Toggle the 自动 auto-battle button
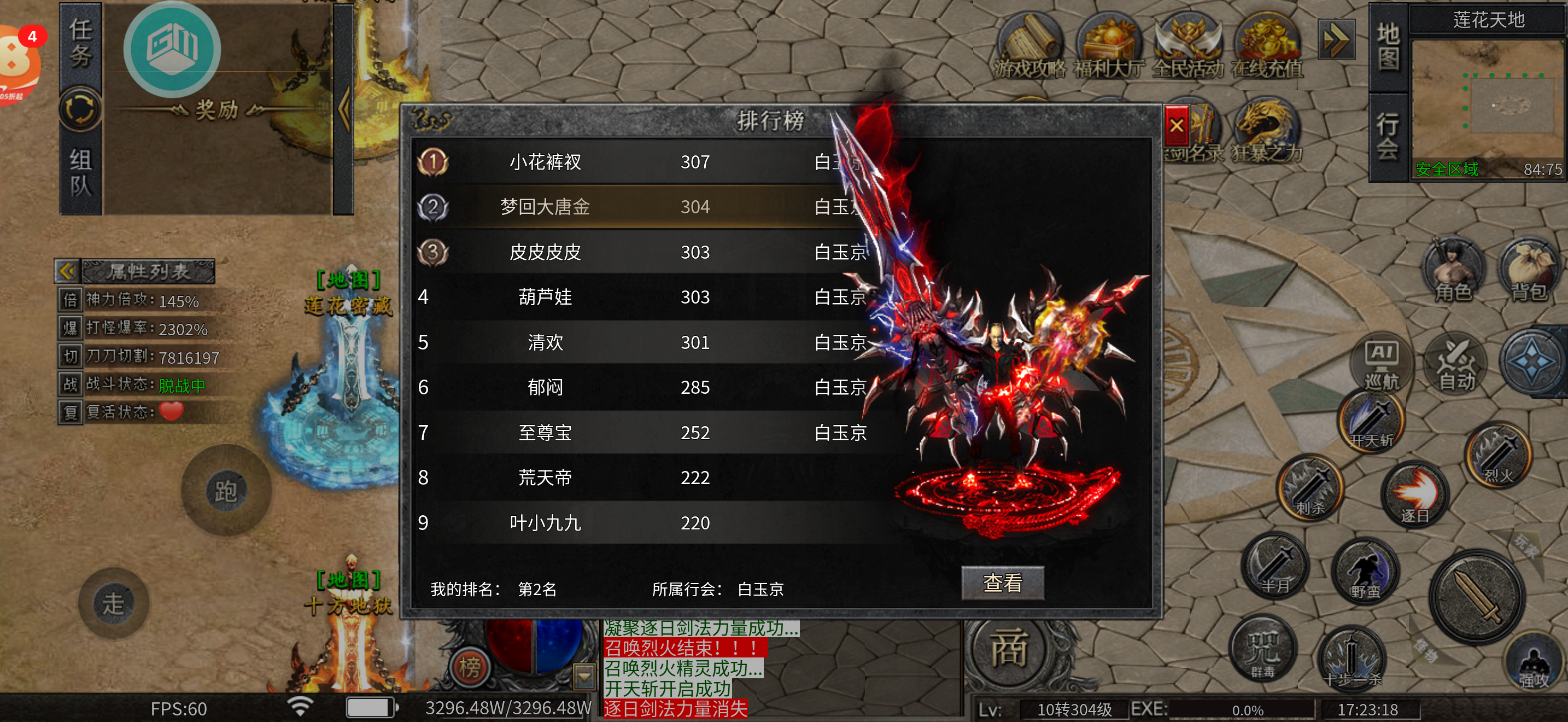The height and width of the screenshot is (722, 1568). click(x=1456, y=363)
